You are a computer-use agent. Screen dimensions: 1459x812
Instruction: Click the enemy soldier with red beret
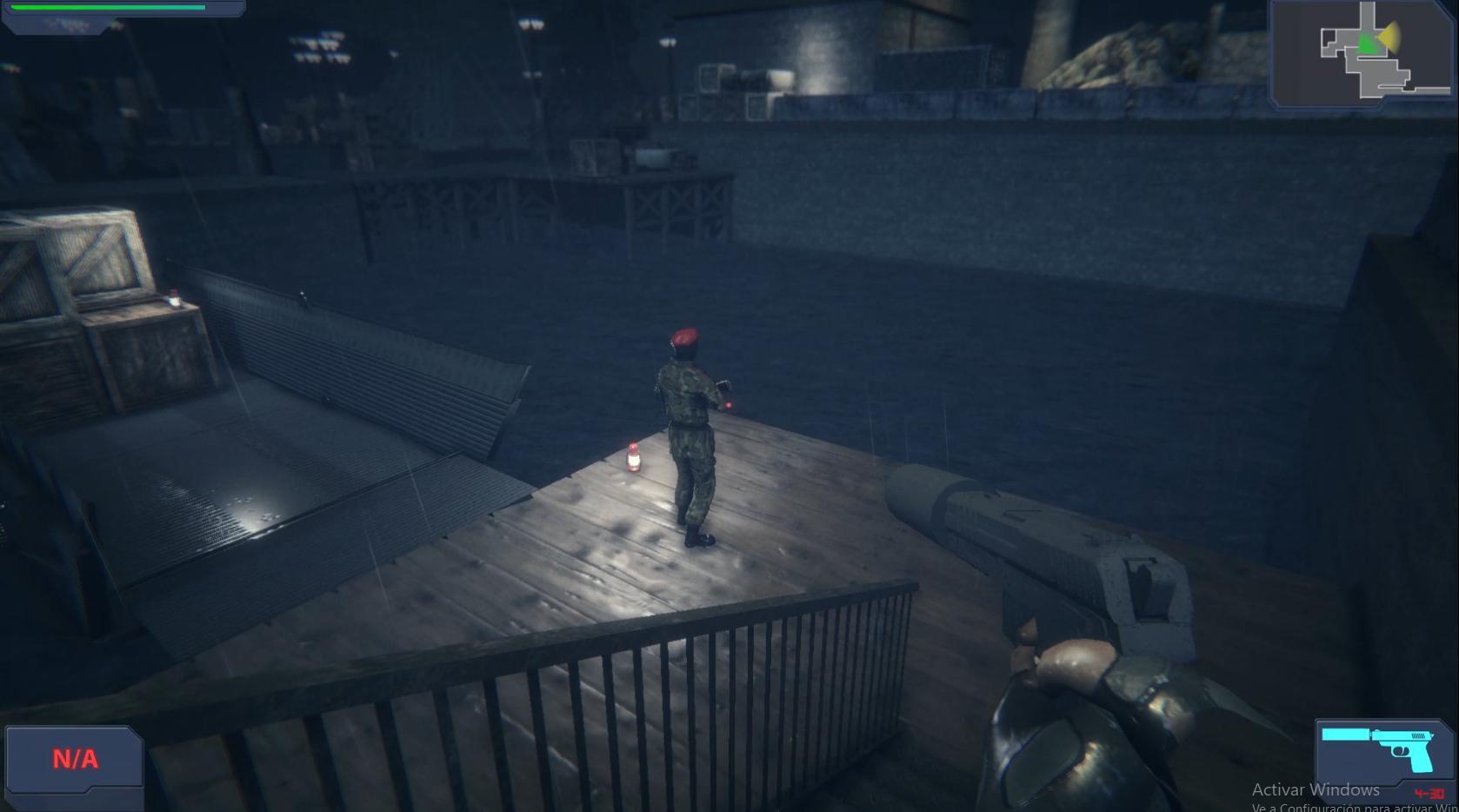690,435
